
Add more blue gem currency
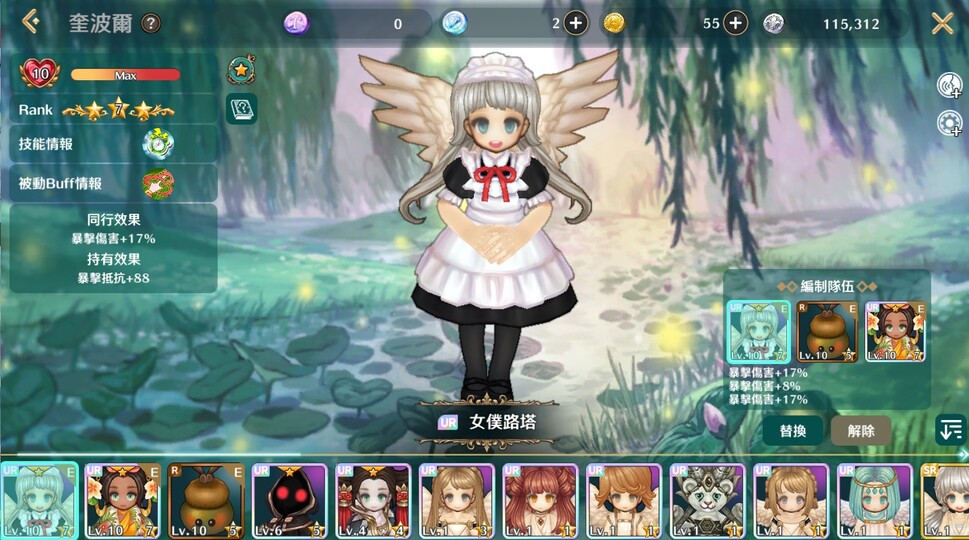576,23
